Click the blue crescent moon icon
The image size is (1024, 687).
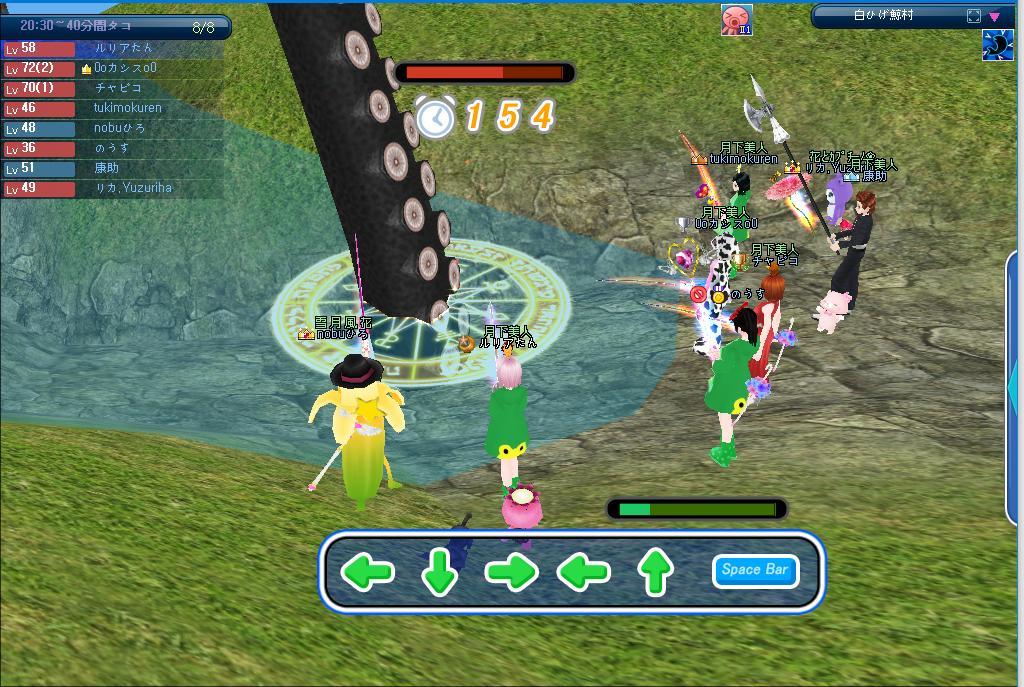[997, 46]
